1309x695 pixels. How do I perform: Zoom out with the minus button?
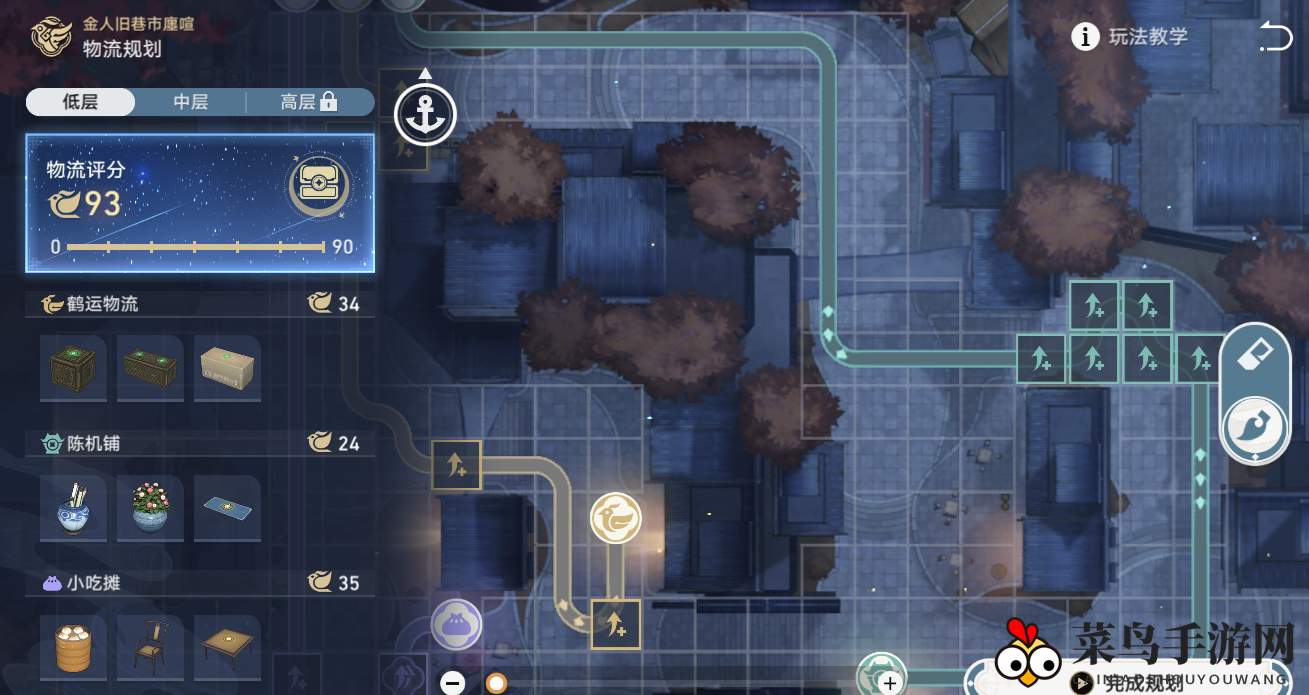pyautogui.click(x=453, y=683)
